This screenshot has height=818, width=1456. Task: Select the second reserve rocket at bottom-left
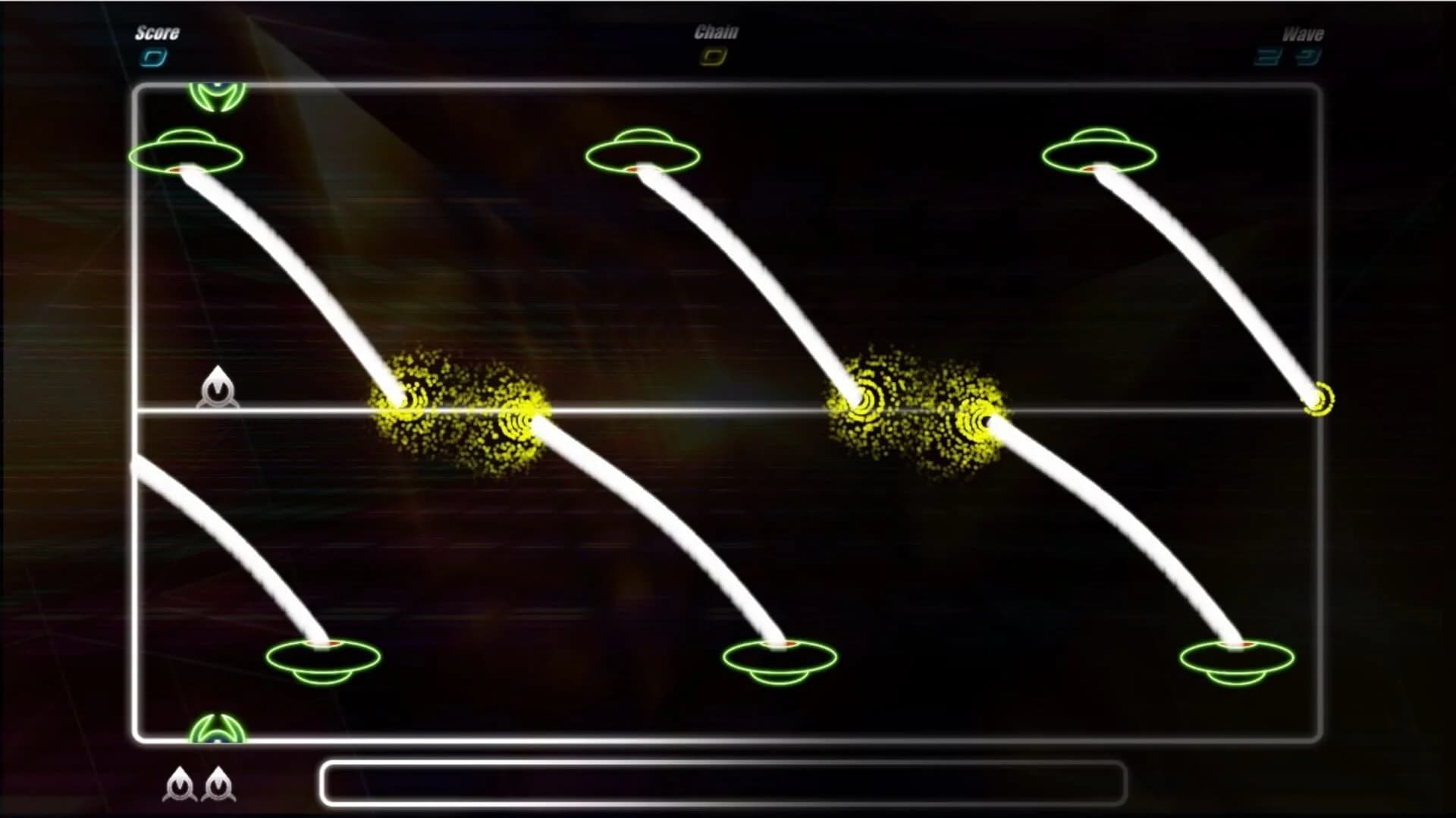tap(220, 786)
